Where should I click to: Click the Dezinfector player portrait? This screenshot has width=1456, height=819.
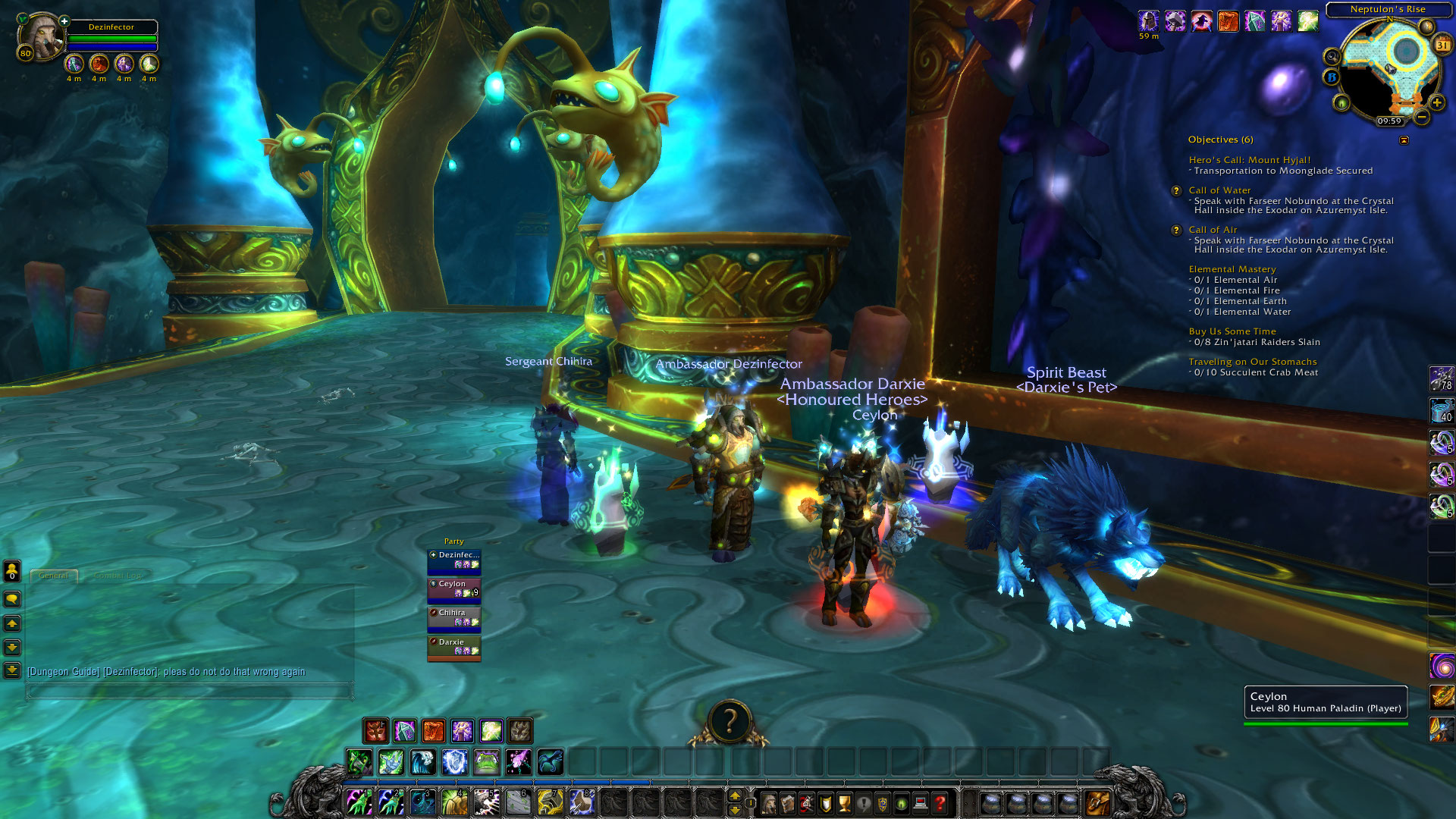(39, 36)
